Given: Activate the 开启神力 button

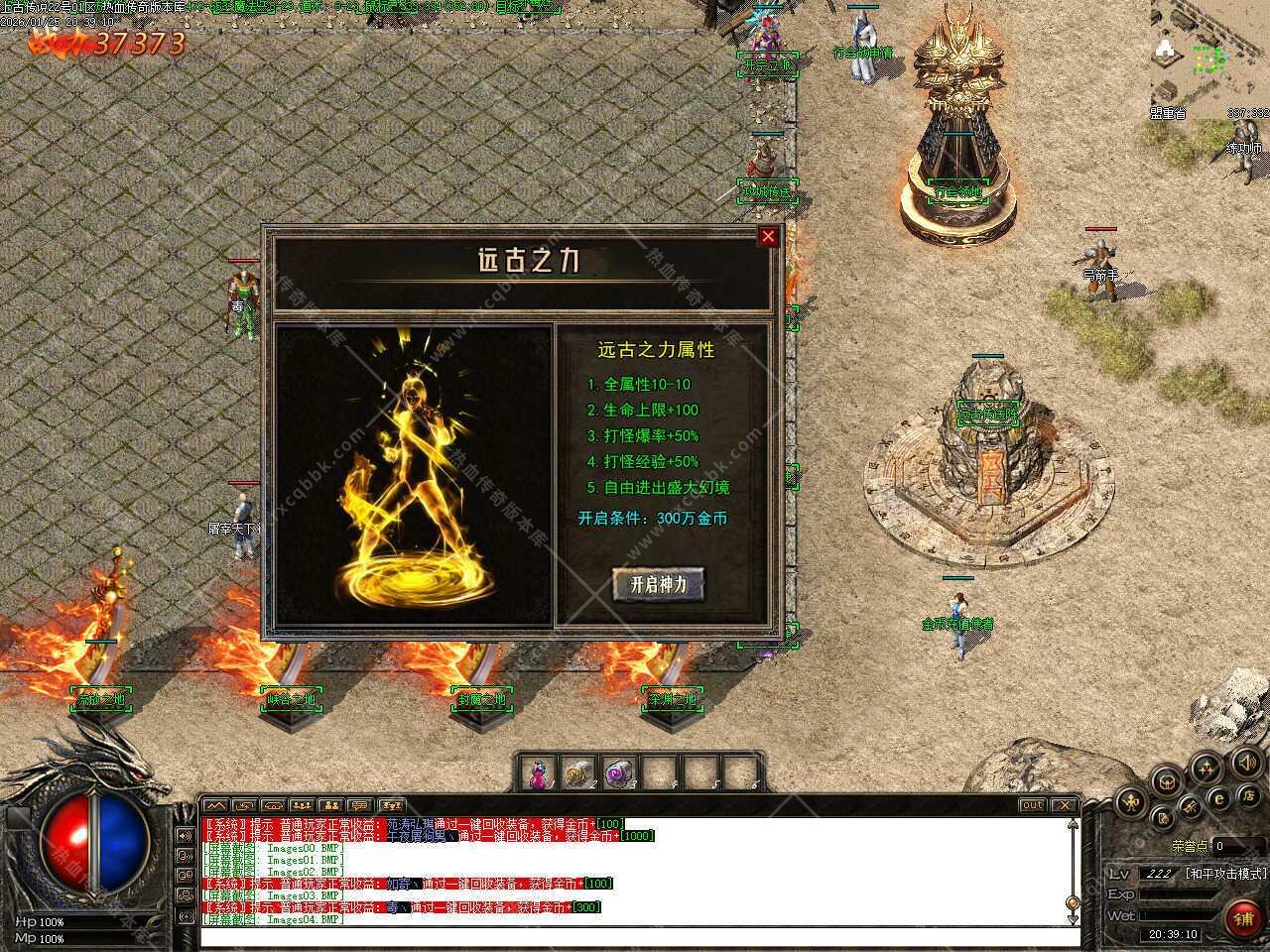Looking at the screenshot, I should pos(658,584).
